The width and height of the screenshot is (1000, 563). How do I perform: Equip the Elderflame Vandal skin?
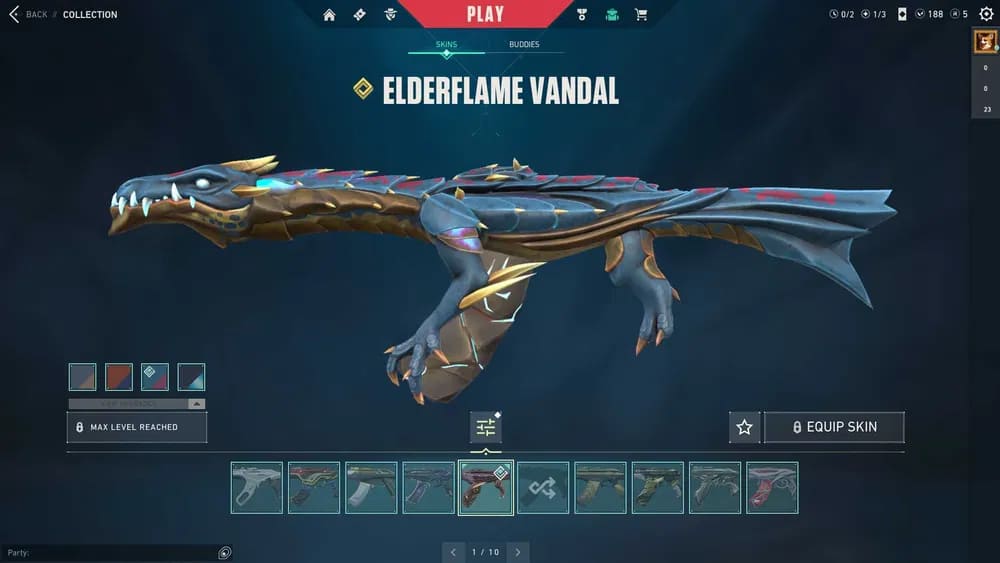click(834, 427)
